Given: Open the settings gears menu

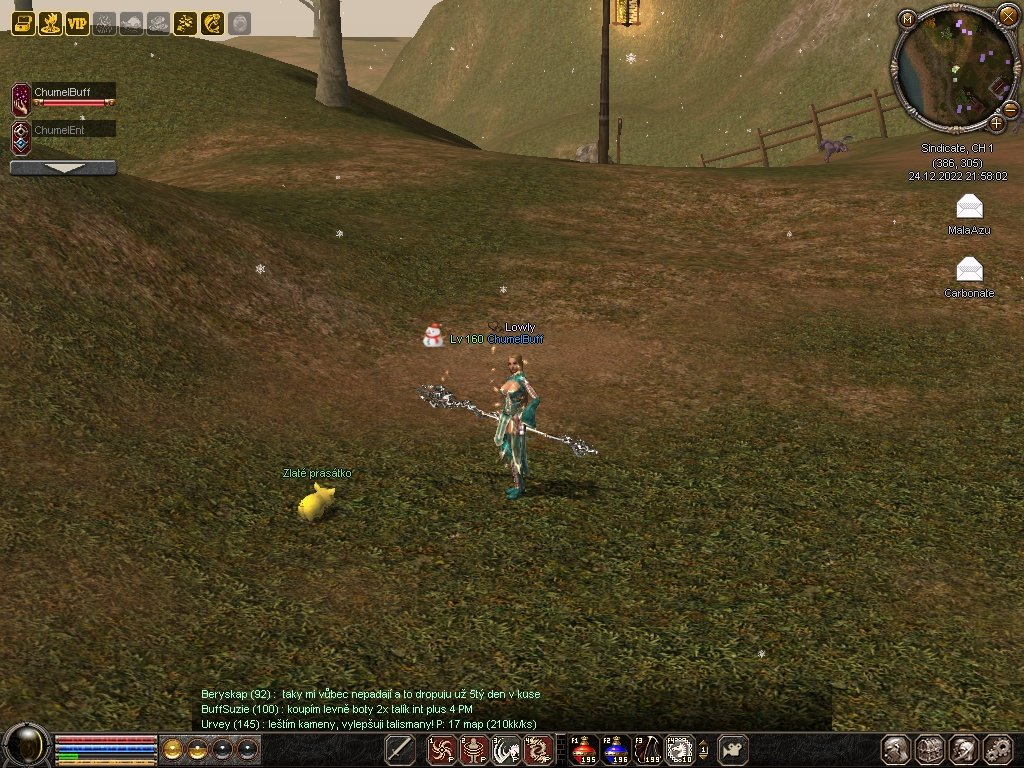Looking at the screenshot, I should [998, 749].
